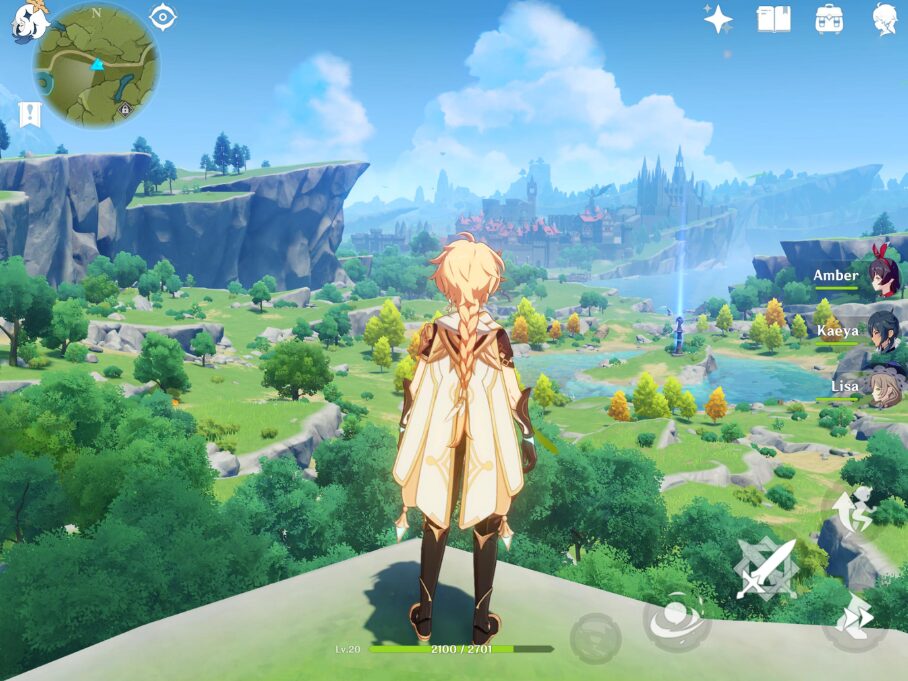Viewport: 908px width, 681px height.
Task: Attack with the sword button
Action: coord(767,569)
